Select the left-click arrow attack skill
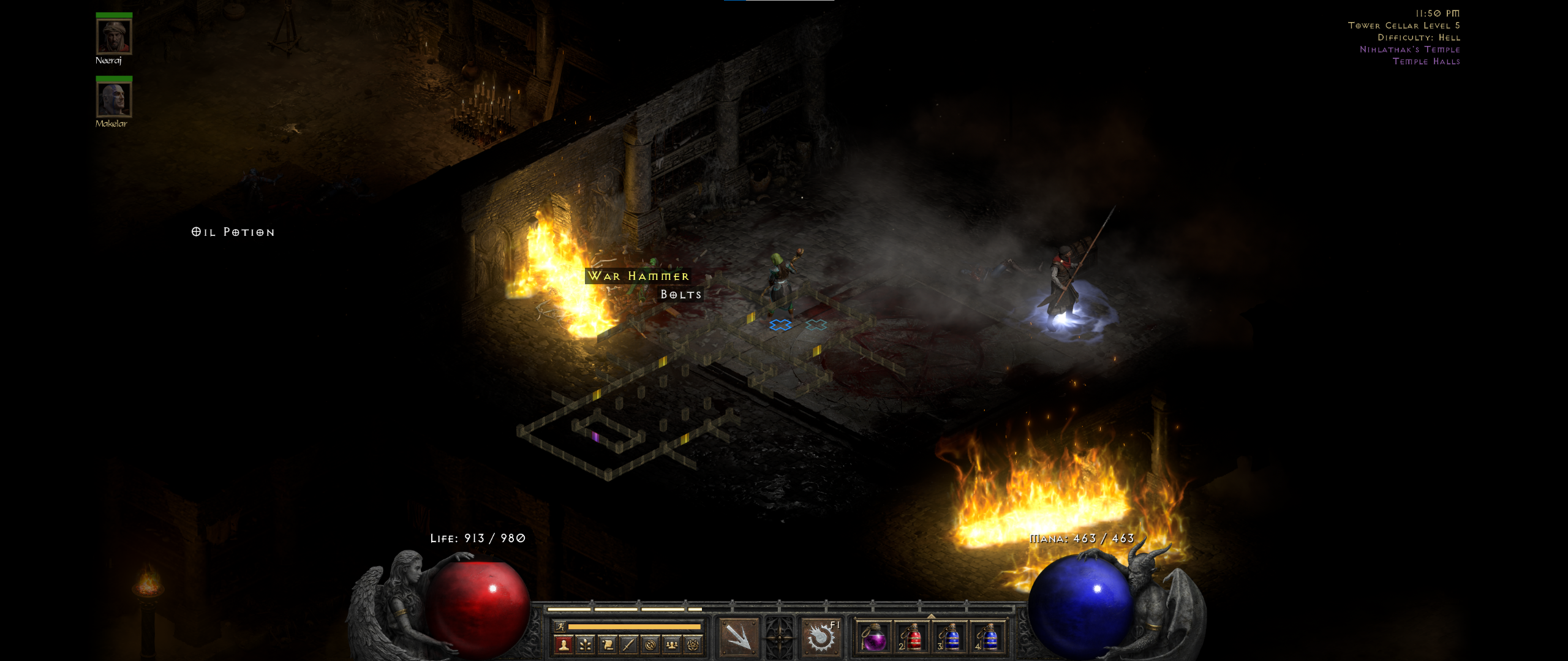 [739, 637]
